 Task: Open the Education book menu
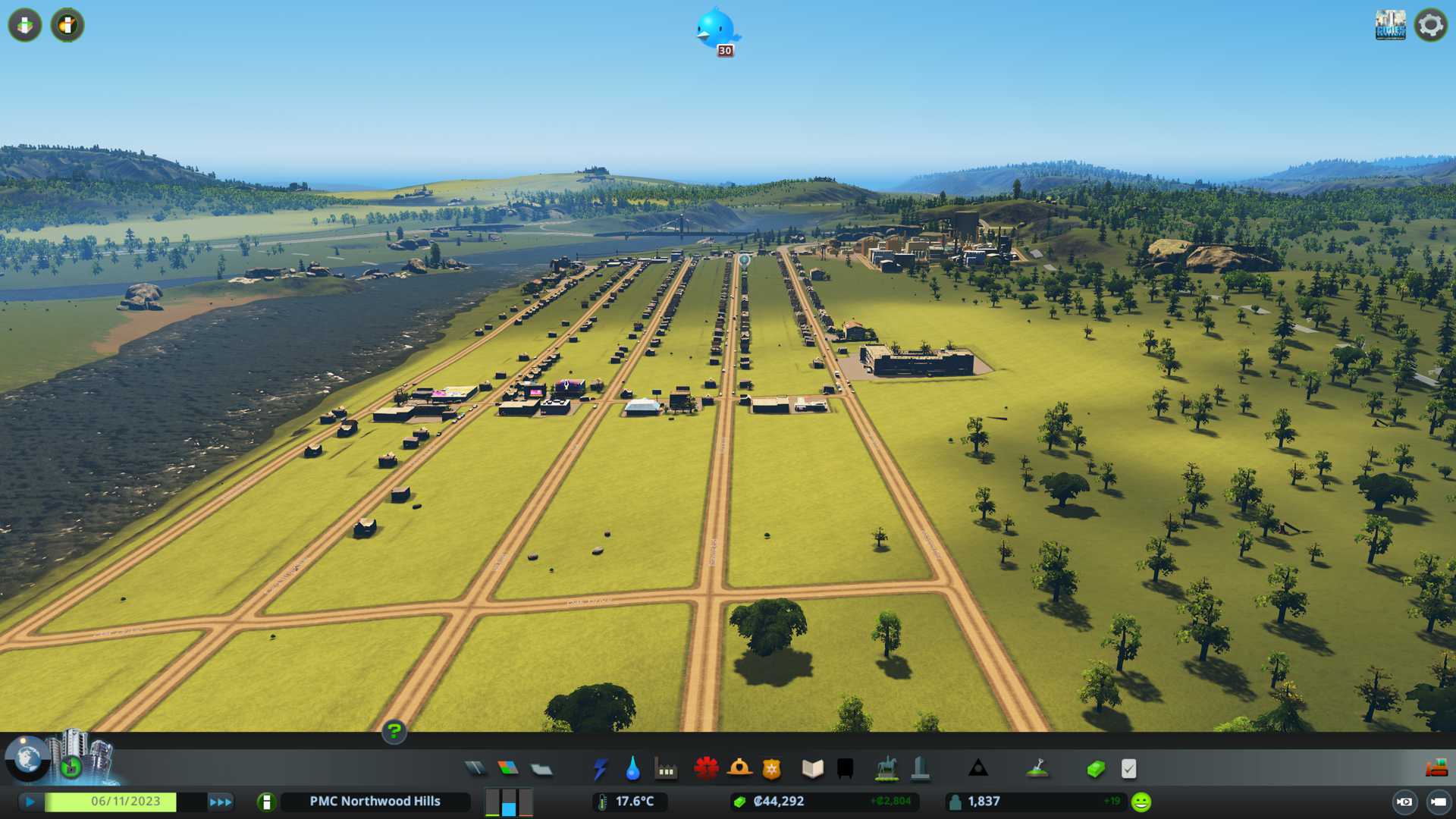click(x=812, y=769)
